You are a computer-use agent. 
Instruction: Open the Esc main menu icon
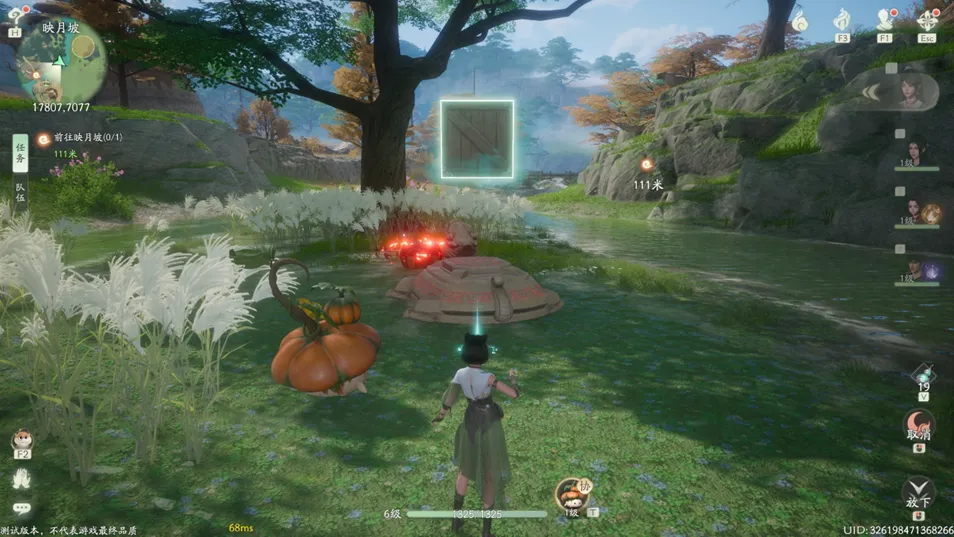[928, 21]
